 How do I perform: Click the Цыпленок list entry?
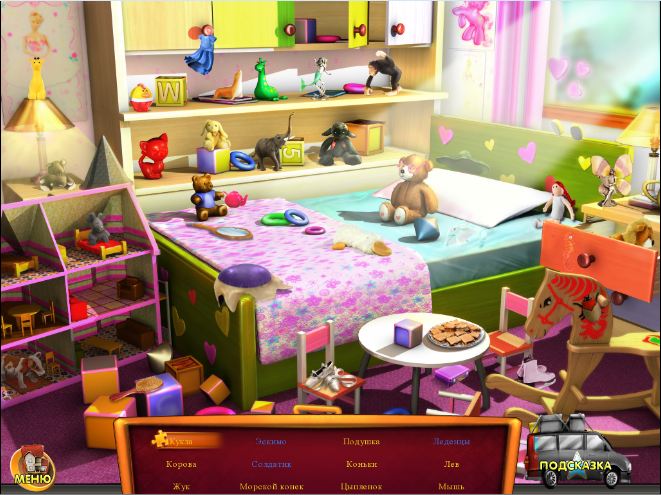361,486
